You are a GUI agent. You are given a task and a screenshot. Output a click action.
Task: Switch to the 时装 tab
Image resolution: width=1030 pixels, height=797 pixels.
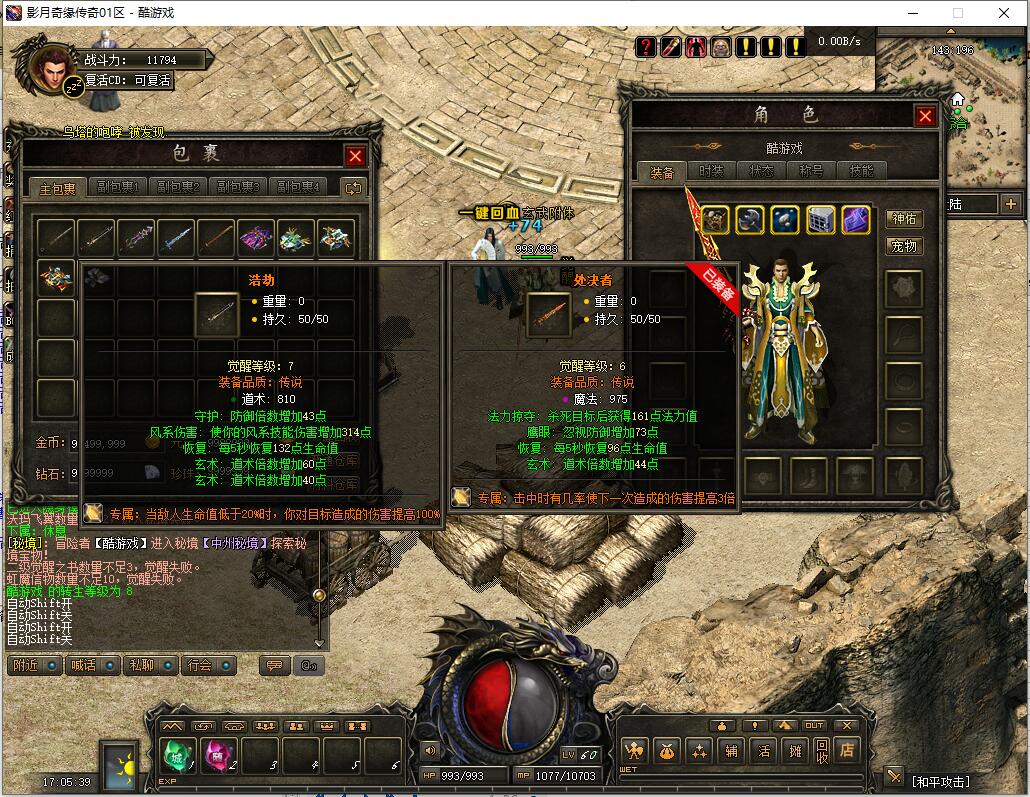[711, 171]
